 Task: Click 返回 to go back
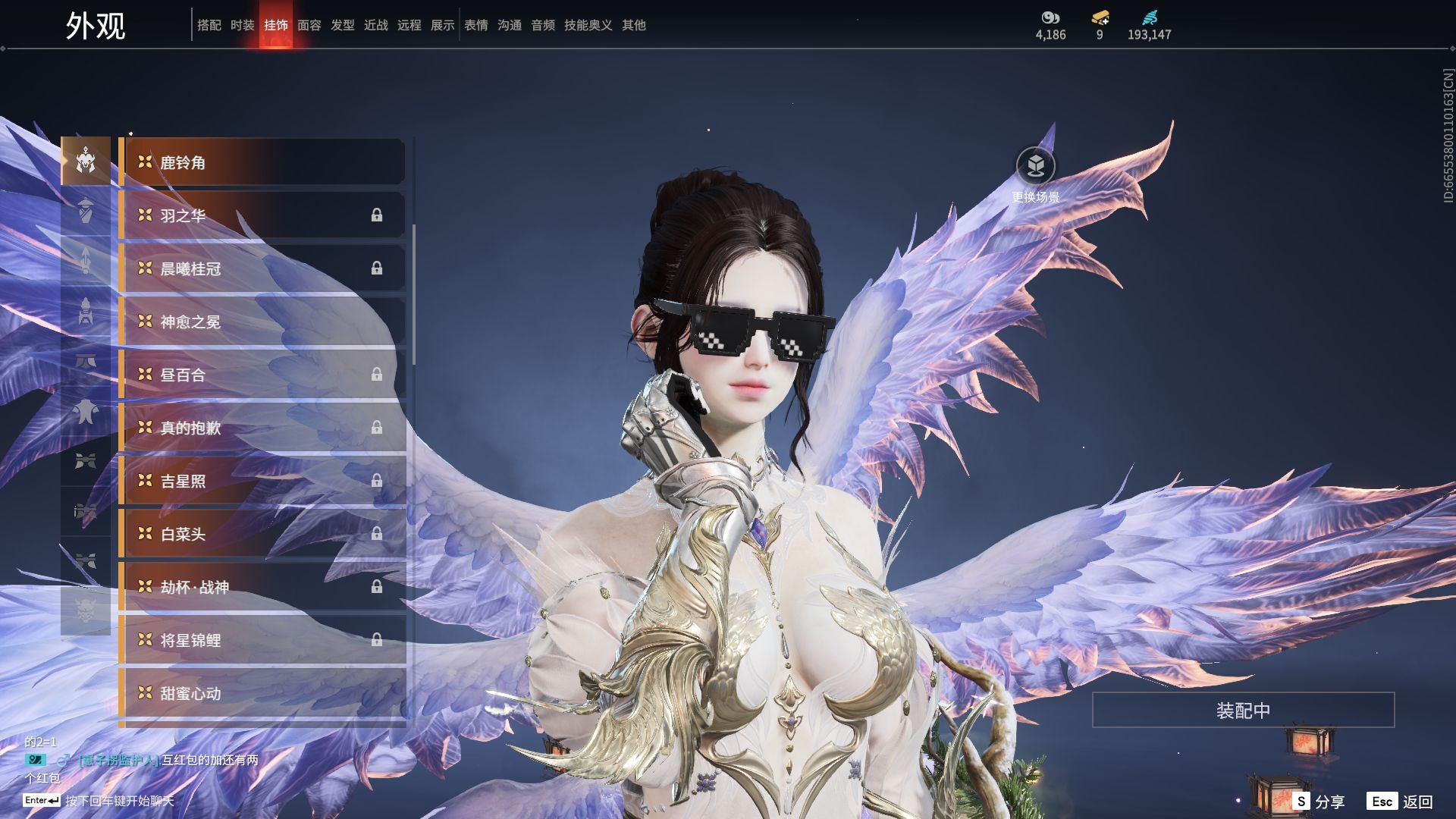pyautogui.click(x=1401, y=802)
